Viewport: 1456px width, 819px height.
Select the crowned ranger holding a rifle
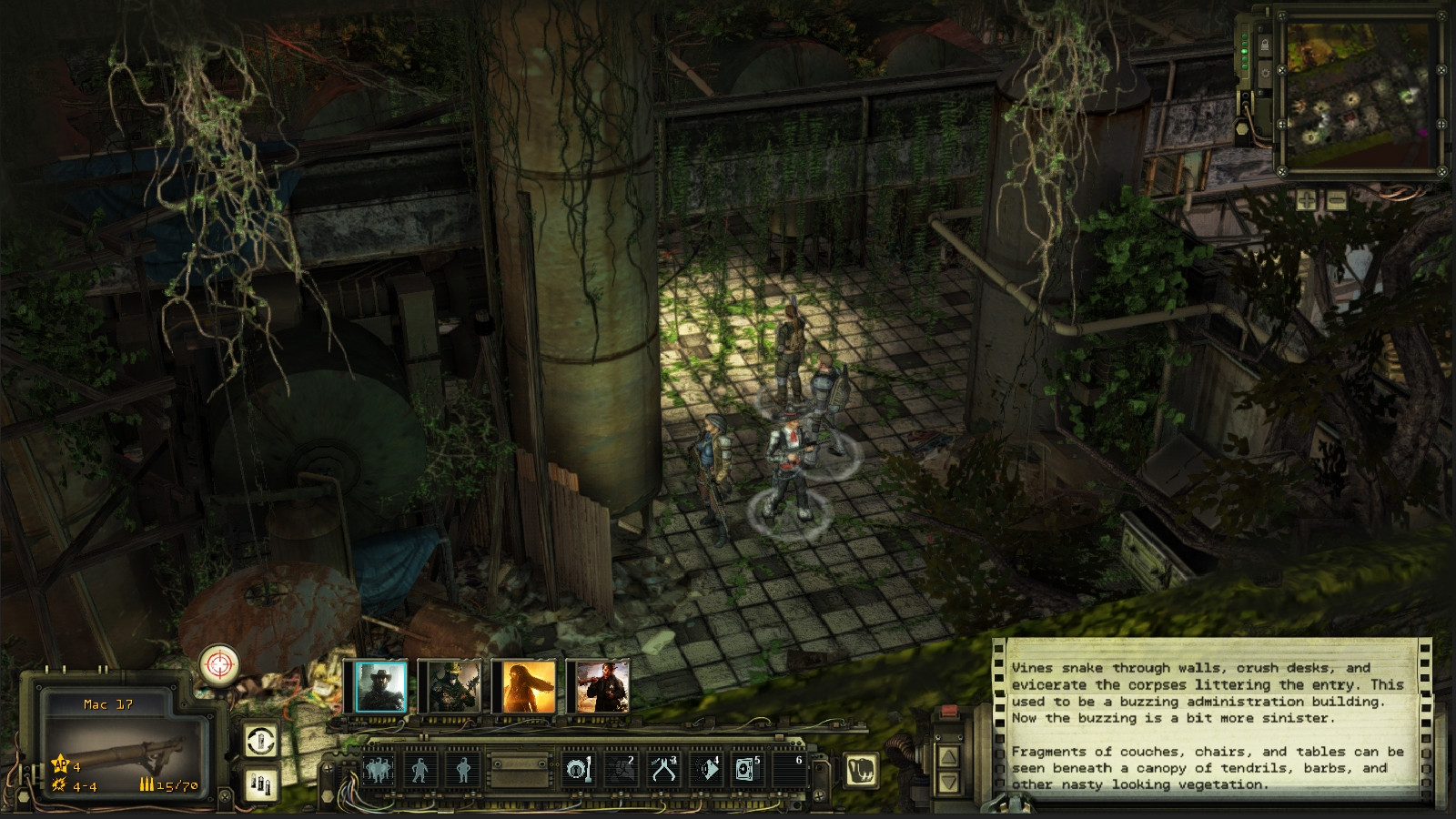coord(453,687)
